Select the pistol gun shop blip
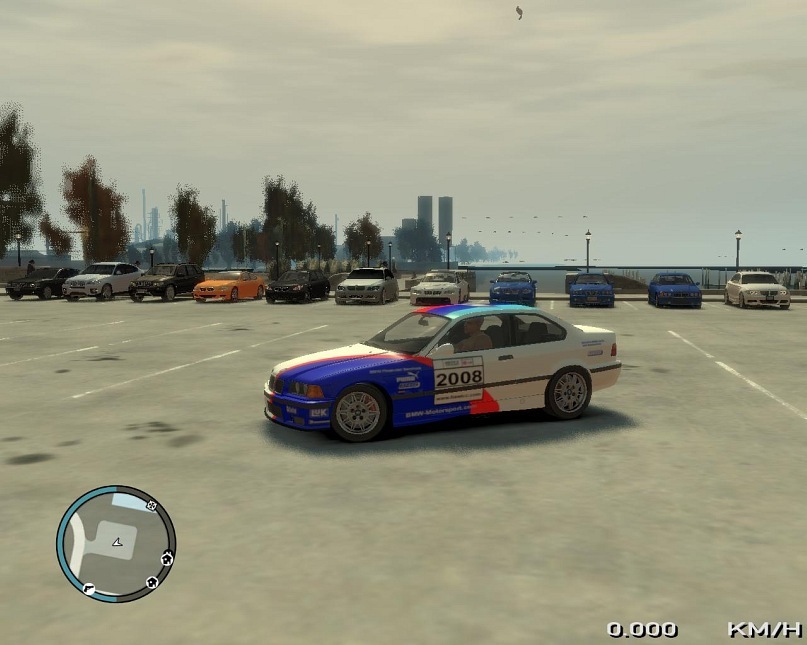The image size is (807, 645). pos(89,588)
